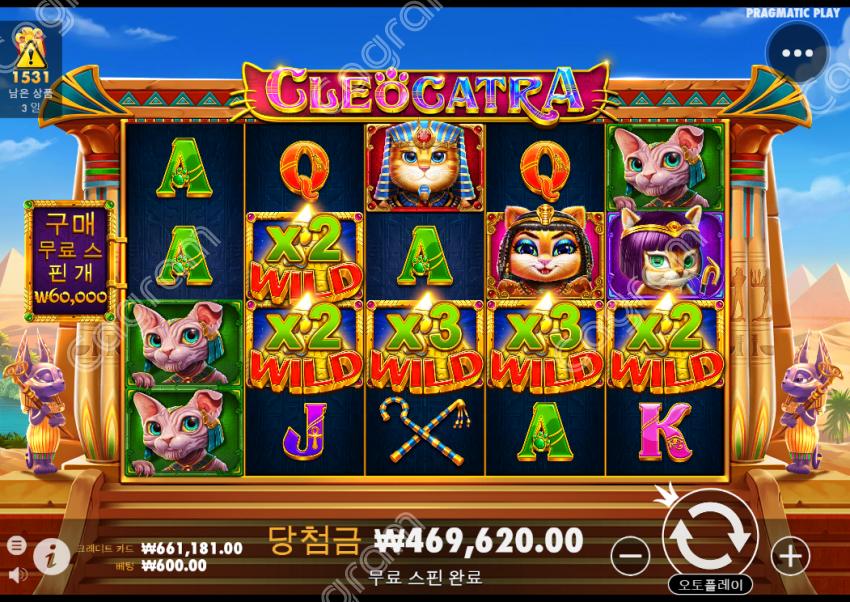Decrease the bet with the minus button

[630, 555]
